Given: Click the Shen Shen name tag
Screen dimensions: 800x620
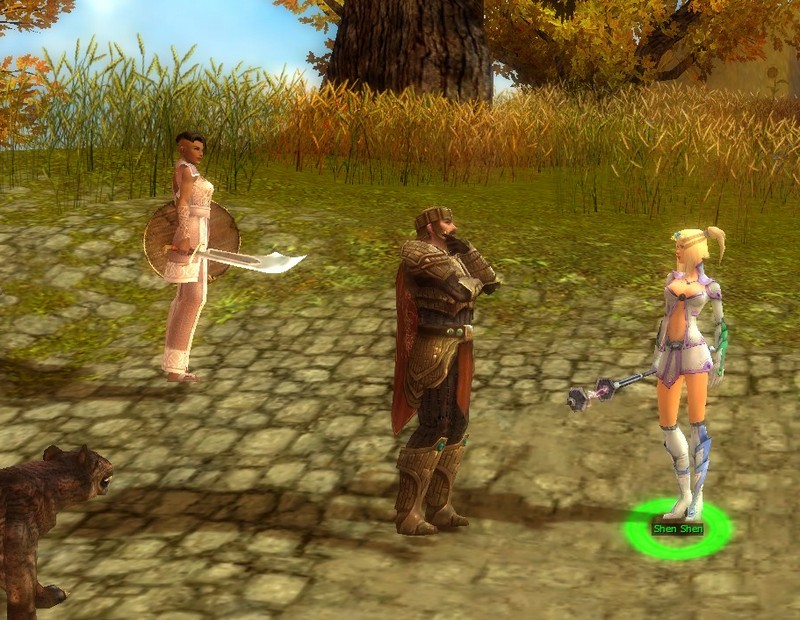Looking at the screenshot, I should [678, 528].
